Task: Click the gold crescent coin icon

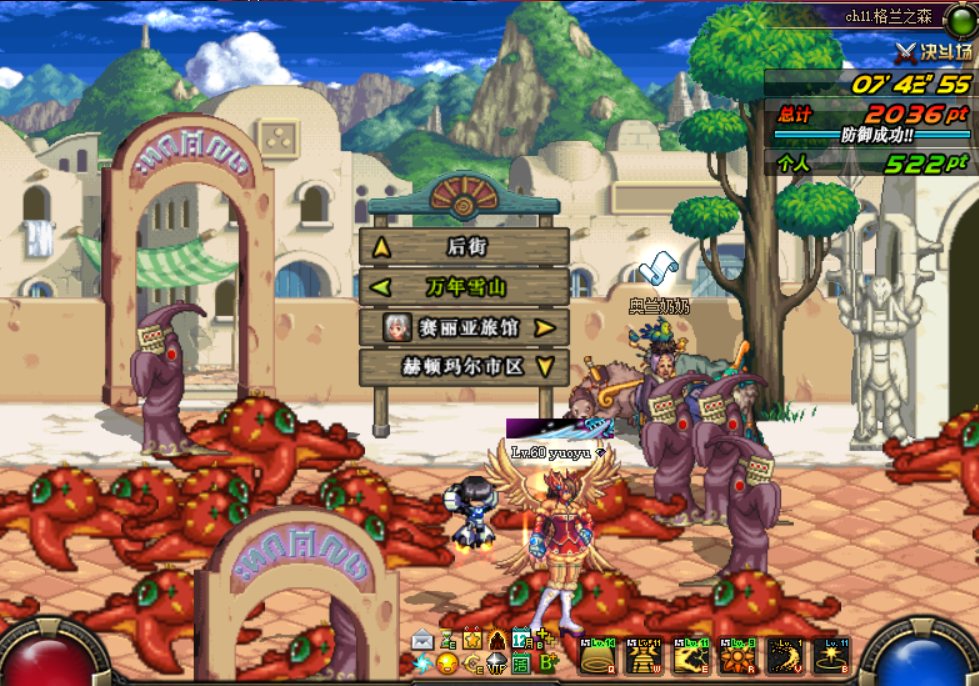Action: point(472,663)
